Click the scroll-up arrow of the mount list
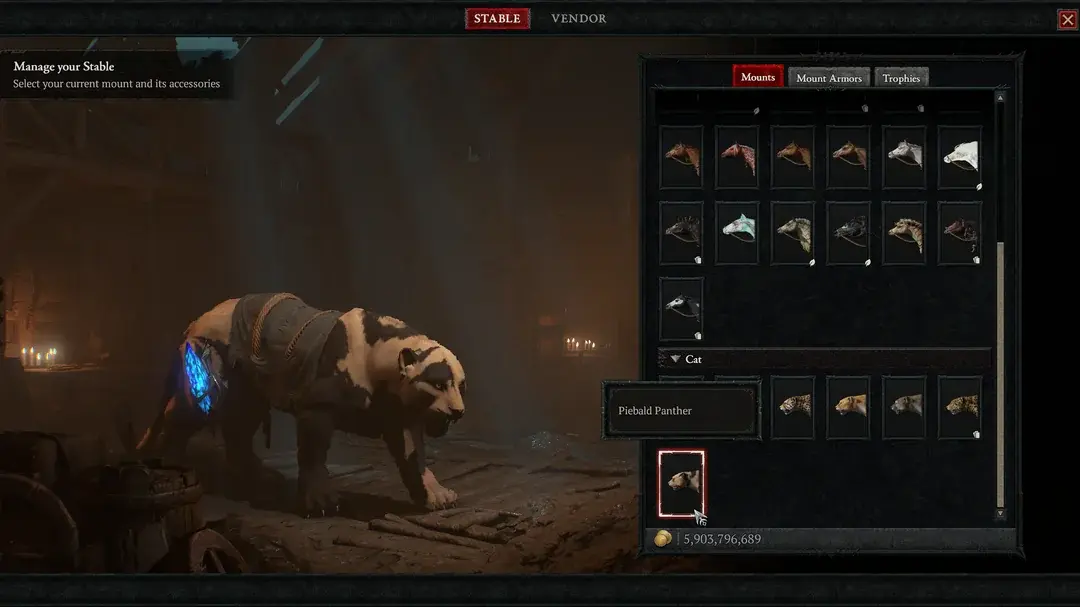The height and width of the screenshot is (607, 1080). coord(1000,98)
